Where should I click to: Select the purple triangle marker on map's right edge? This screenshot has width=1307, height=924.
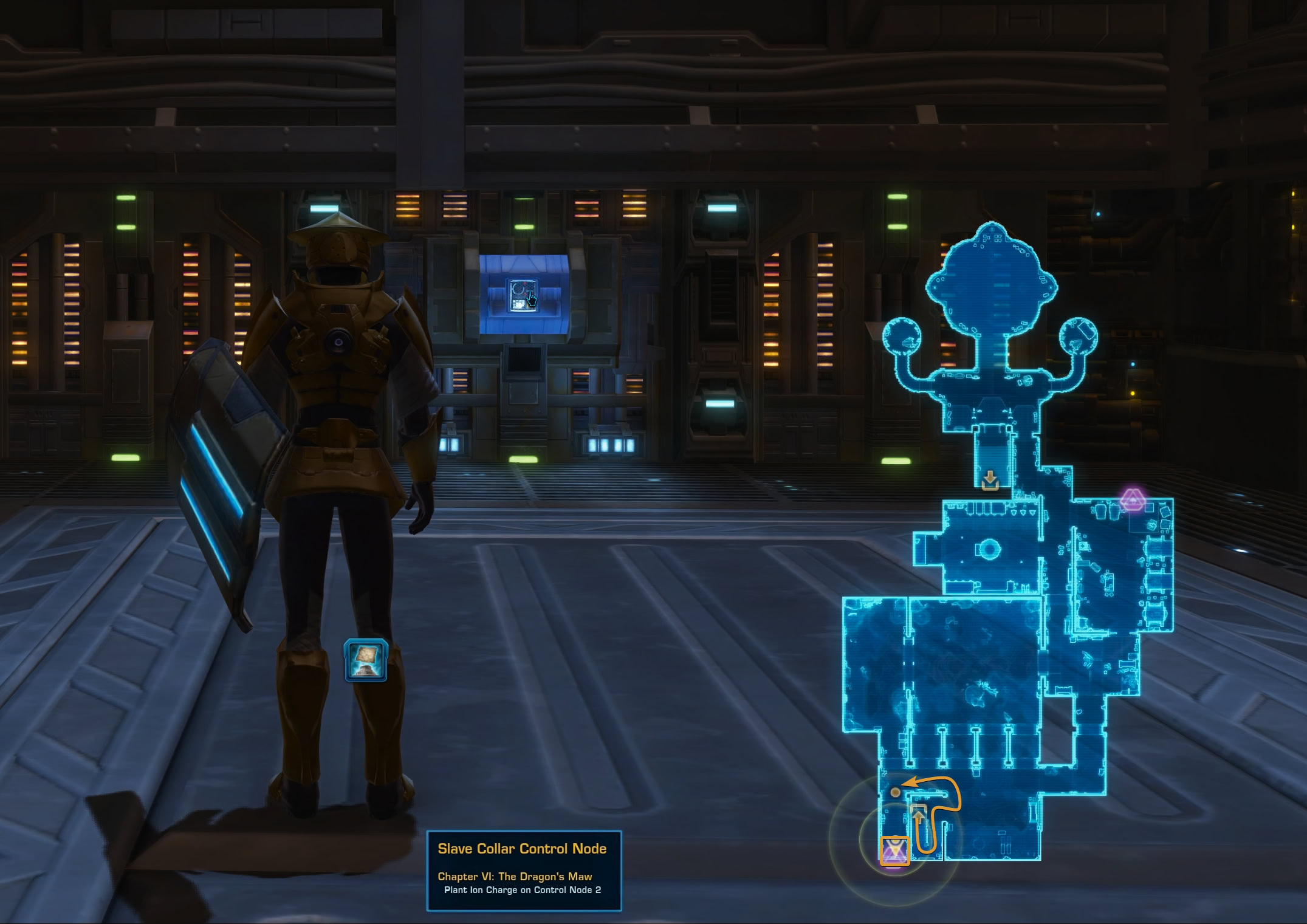click(1132, 500)
